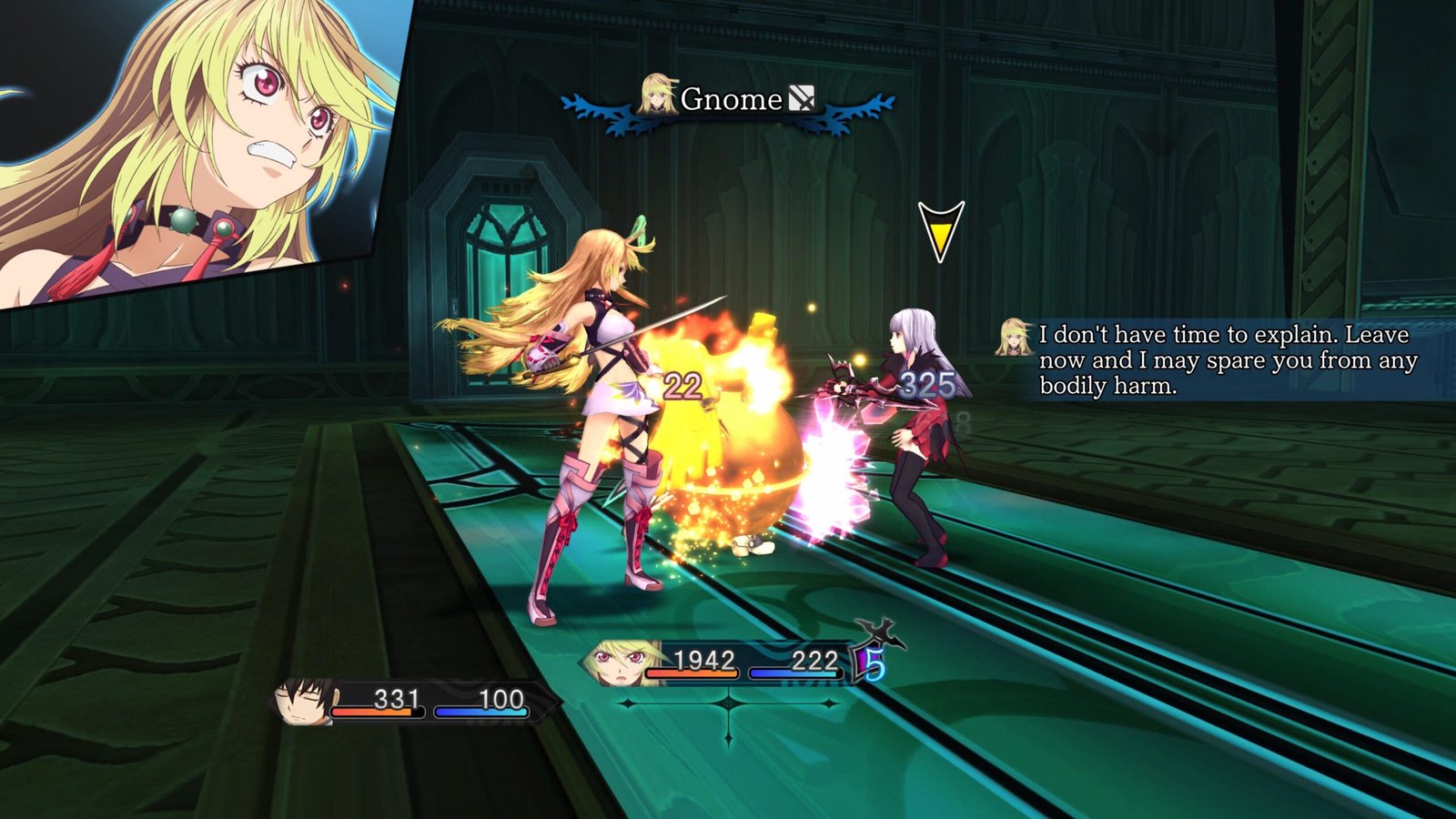Click the Gnome arte name banner
Image resolution: width=1456 pixels, height=819 pixels.
coord(730,99)
